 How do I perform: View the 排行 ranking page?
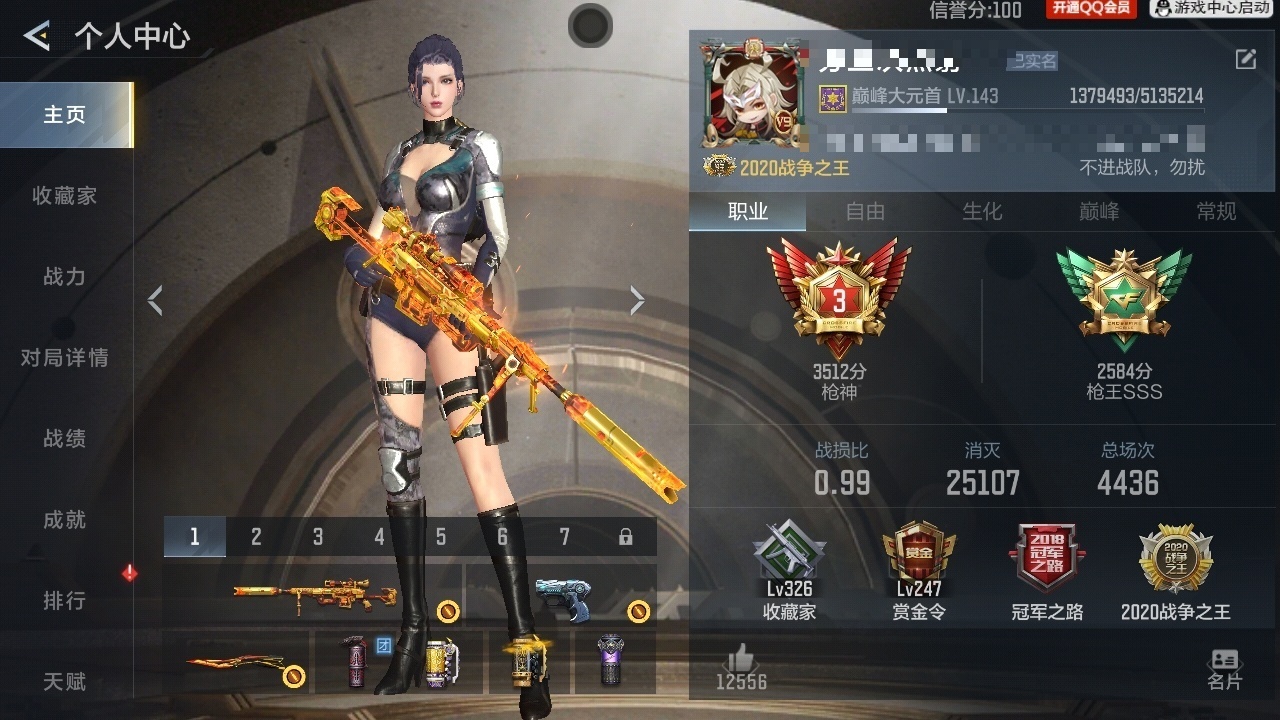point(65,601)
